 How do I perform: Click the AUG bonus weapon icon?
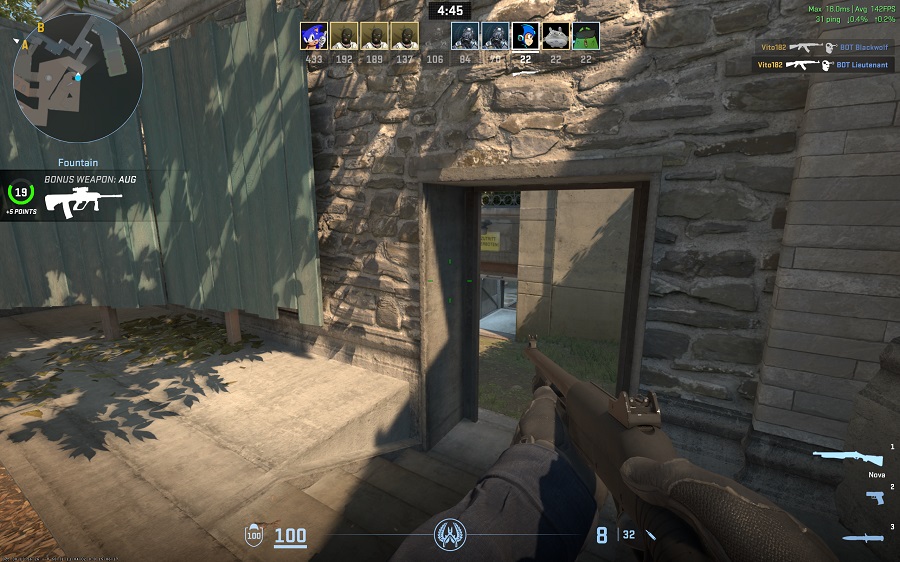coord(83,201)
